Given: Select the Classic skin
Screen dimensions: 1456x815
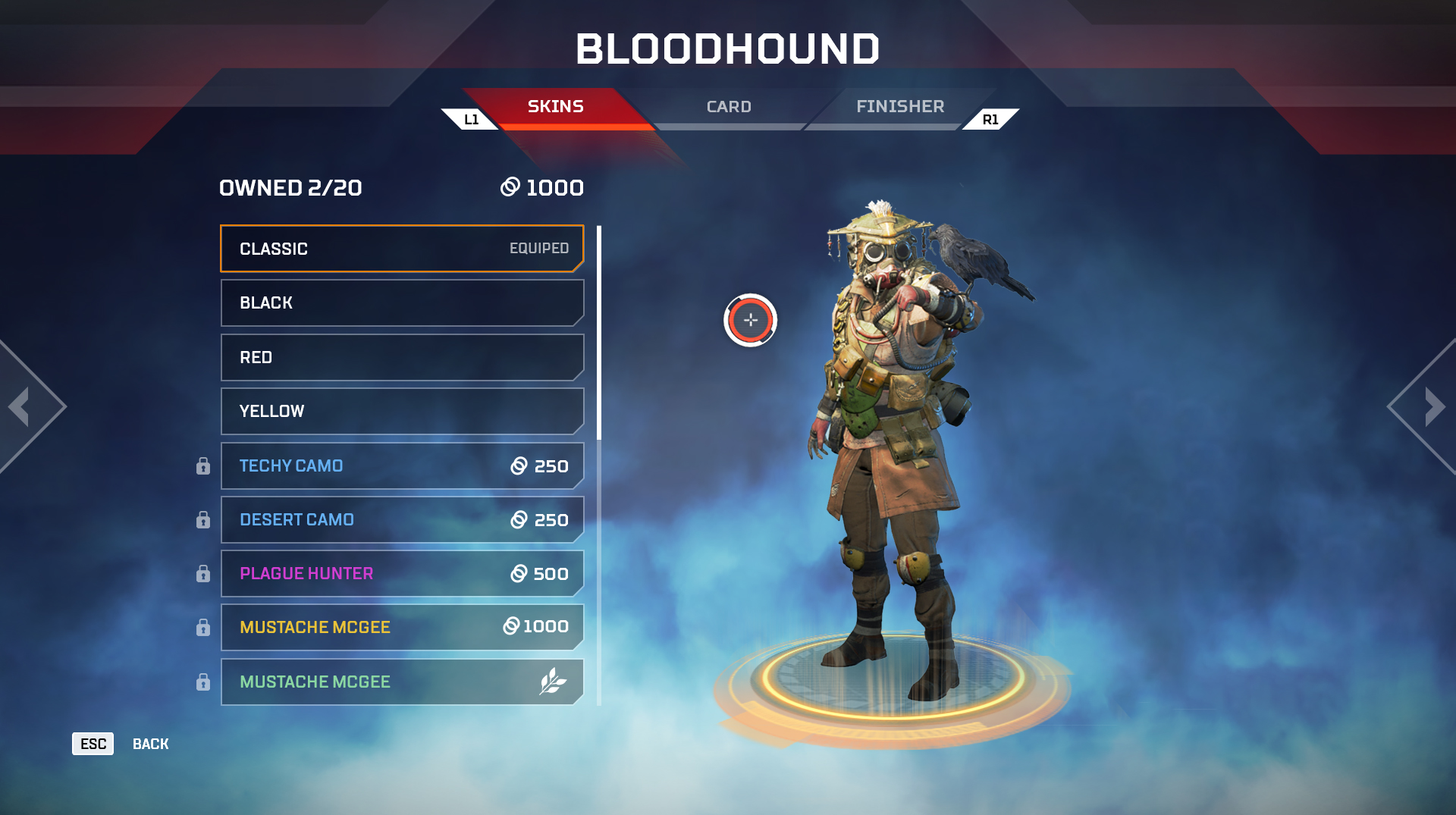Looking at the screenshot, I should click(402, 249).
